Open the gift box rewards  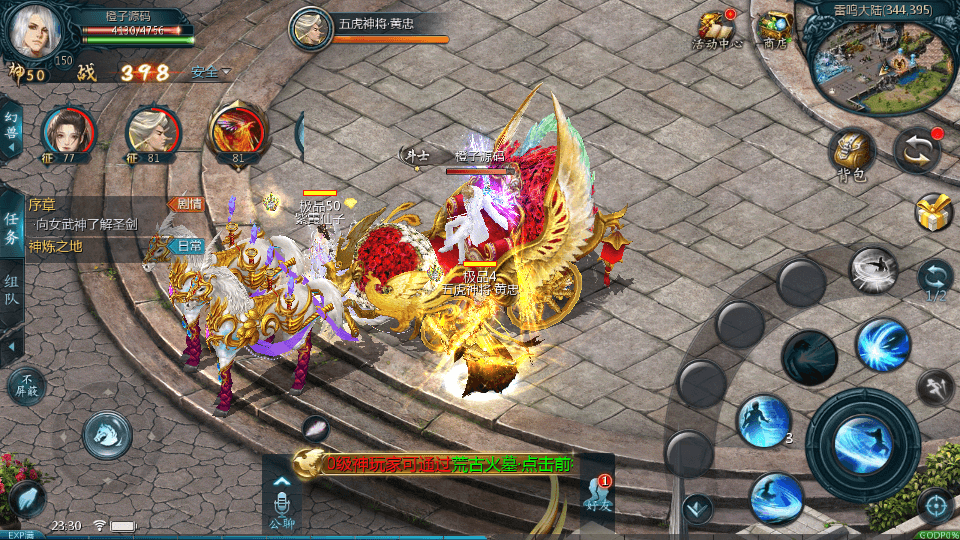tap(933, 212)
